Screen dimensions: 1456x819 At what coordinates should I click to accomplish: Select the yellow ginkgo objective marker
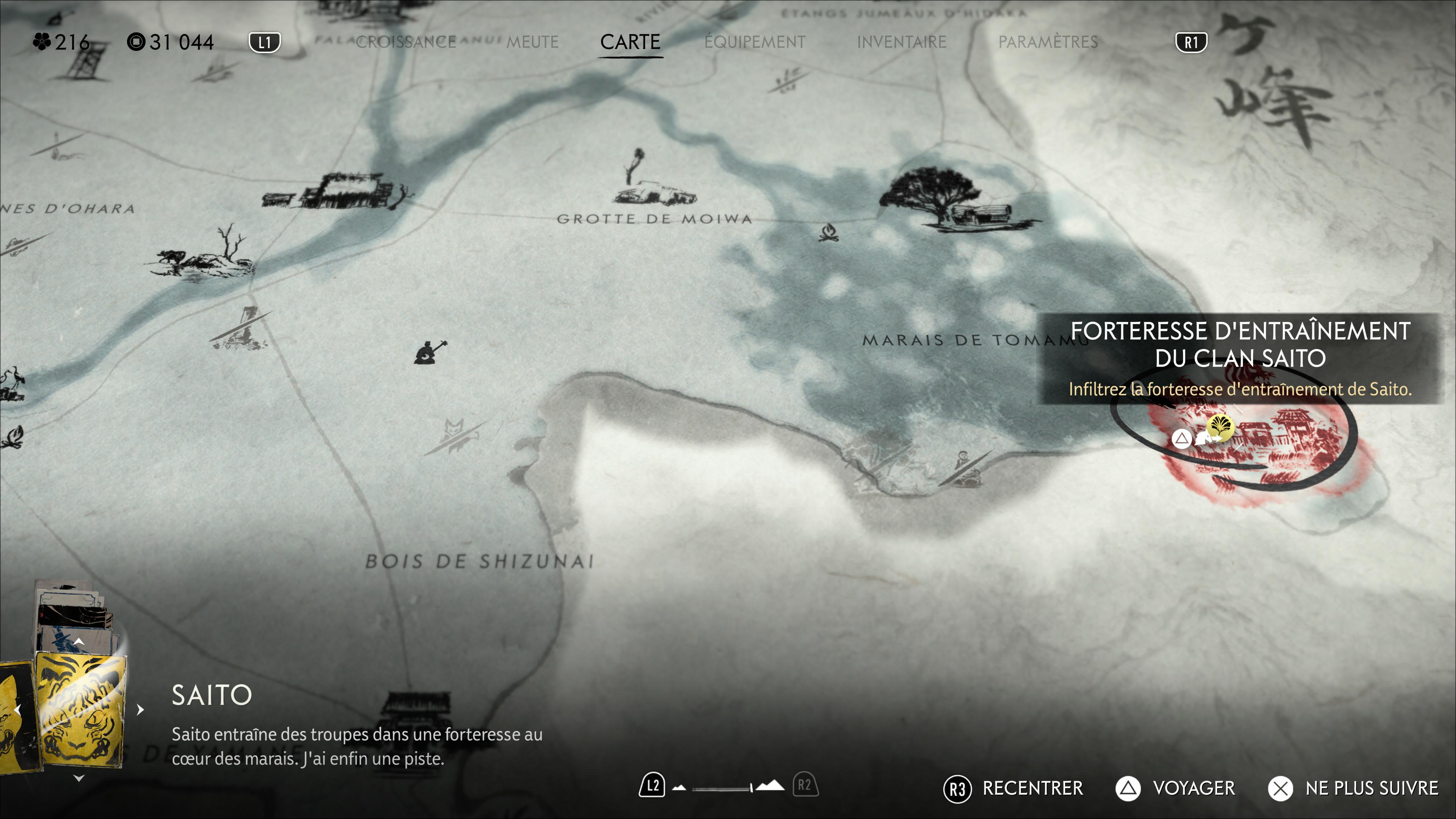pos(1220,426)
